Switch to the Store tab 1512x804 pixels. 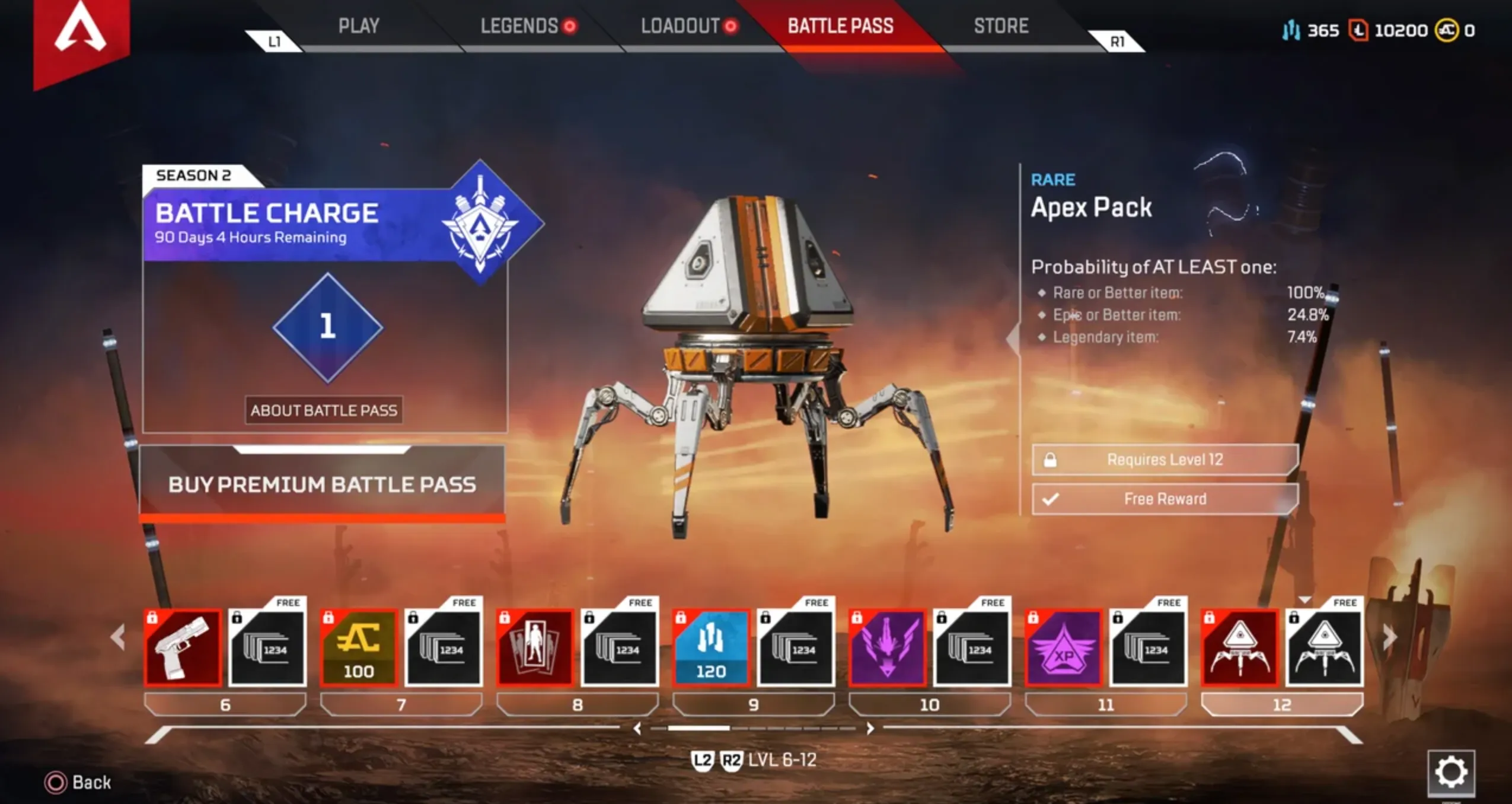[x=1001, y=26]
